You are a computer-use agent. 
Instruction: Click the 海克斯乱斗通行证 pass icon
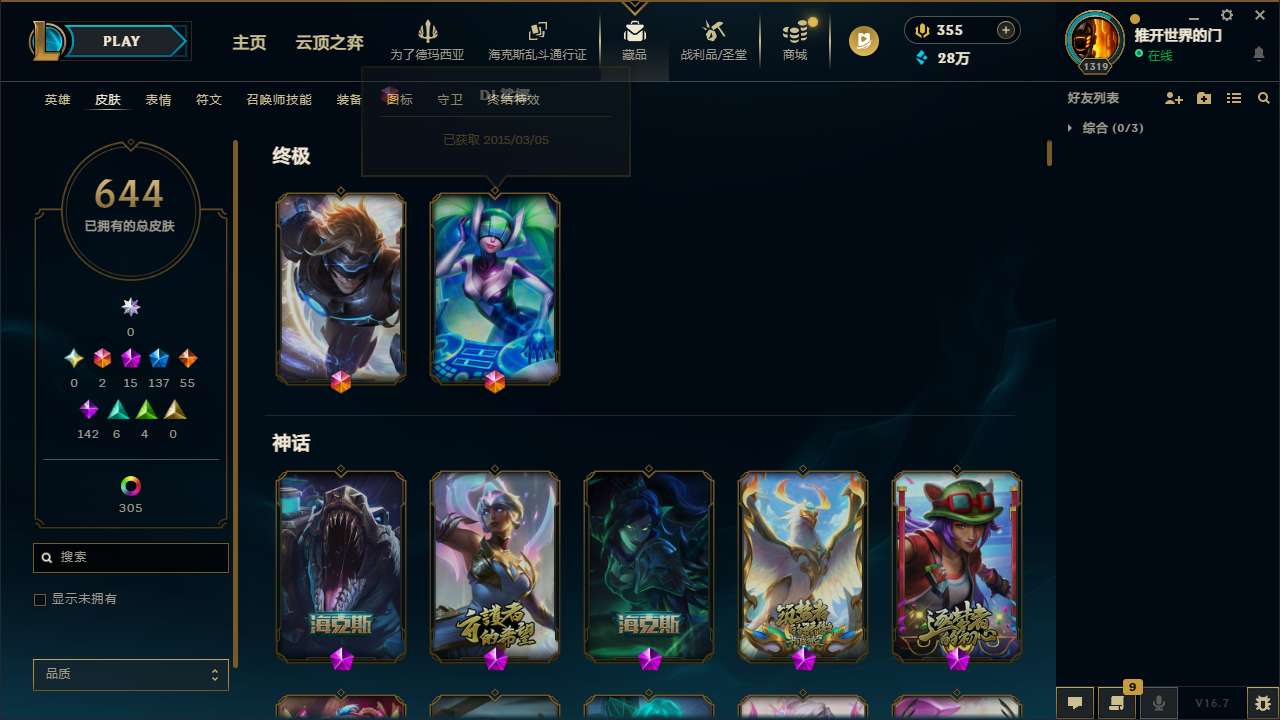coord(536,35)
